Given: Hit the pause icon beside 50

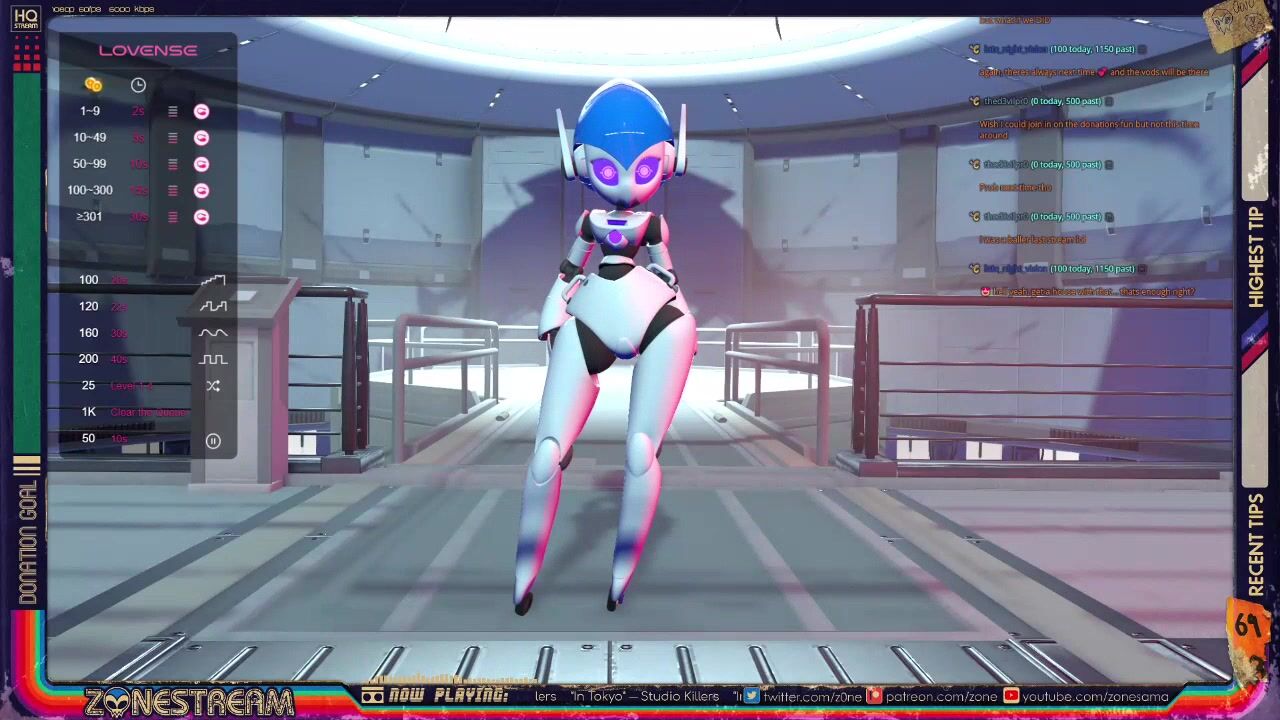Looking at the screenshot, I should 213,441.
